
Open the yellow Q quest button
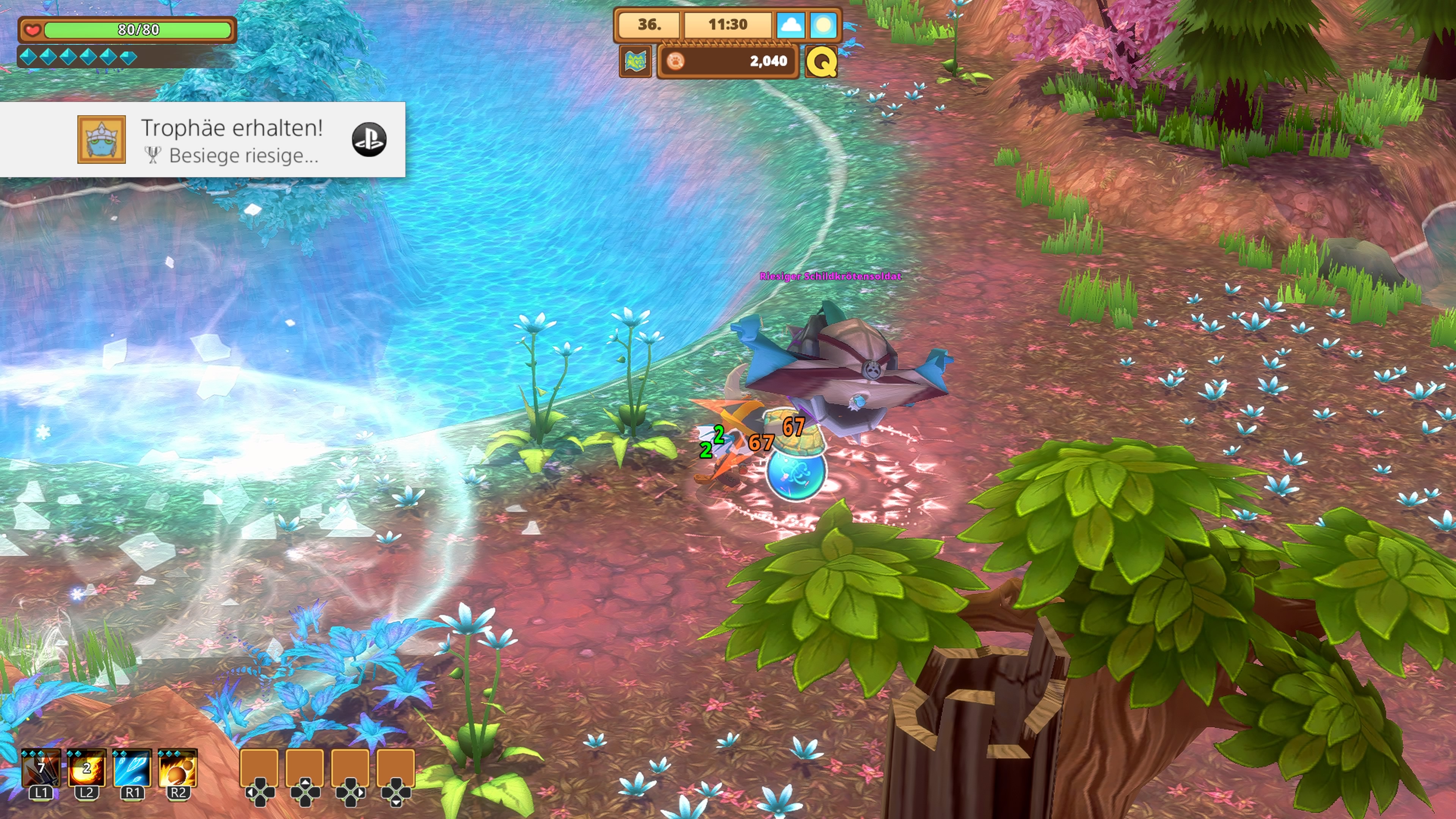(821, 61)
